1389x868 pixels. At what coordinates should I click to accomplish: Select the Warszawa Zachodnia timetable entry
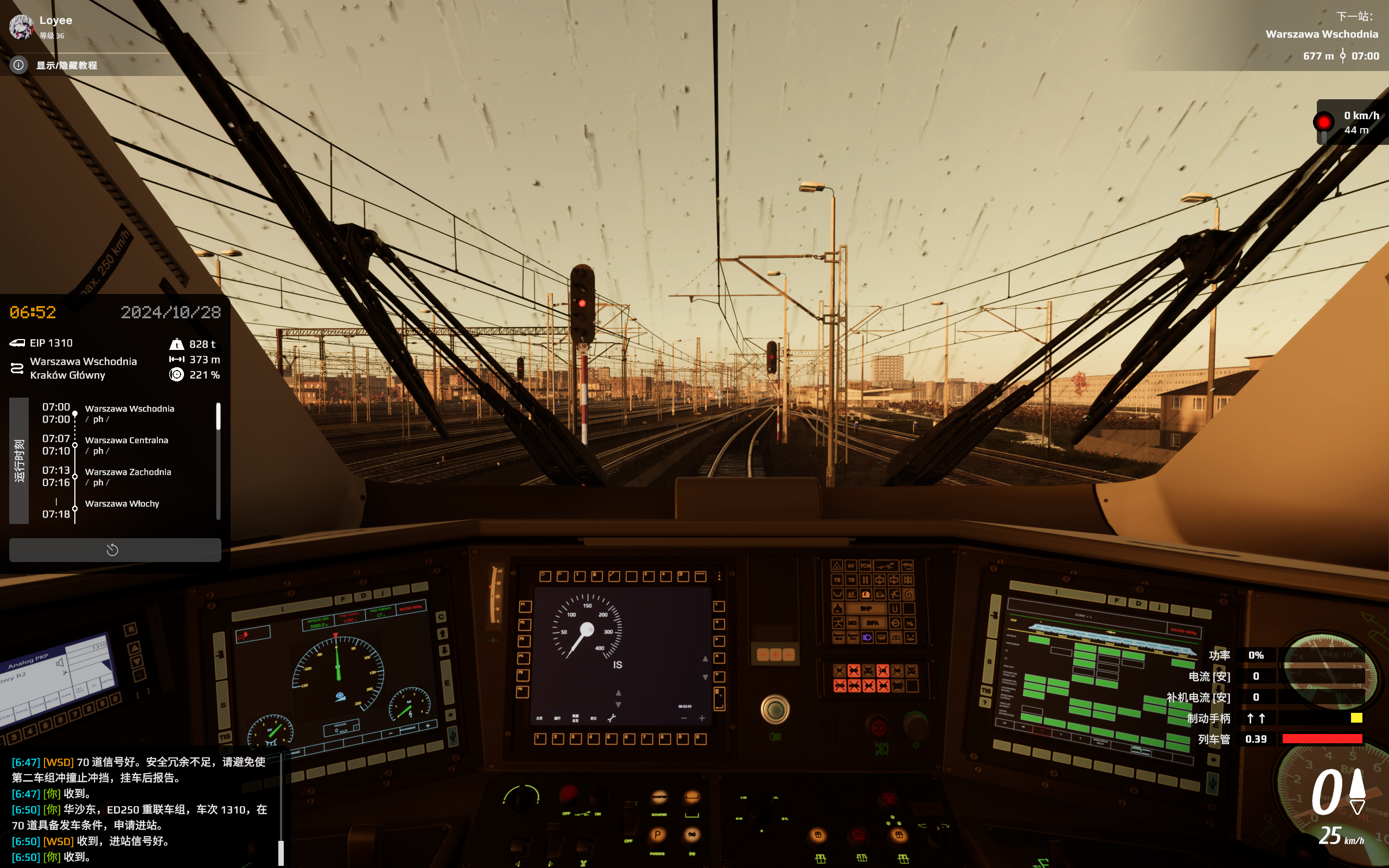tap(128, 476)
